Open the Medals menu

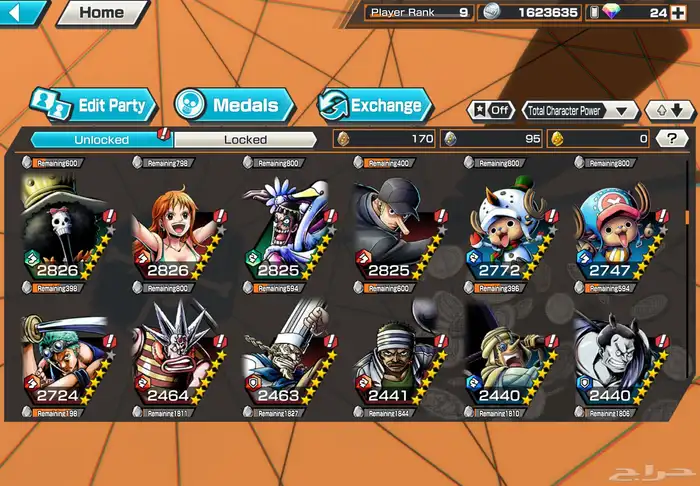235,104
